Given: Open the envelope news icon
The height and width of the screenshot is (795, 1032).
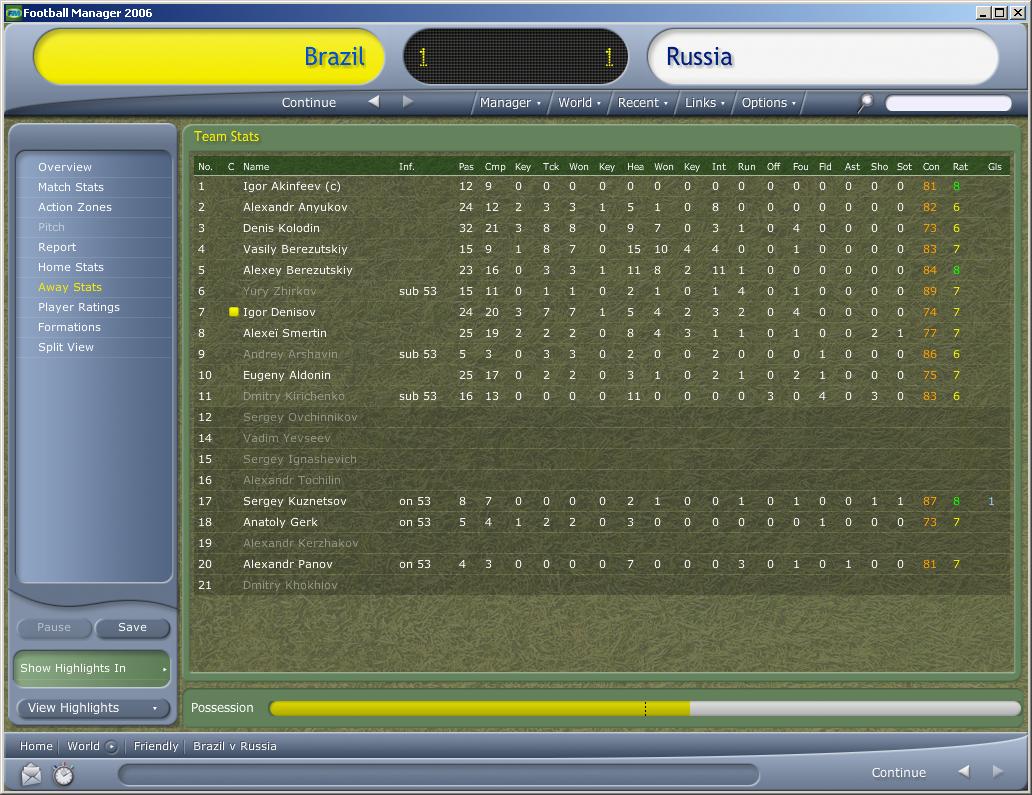Looking at the screenshot, I should point(31,774).
